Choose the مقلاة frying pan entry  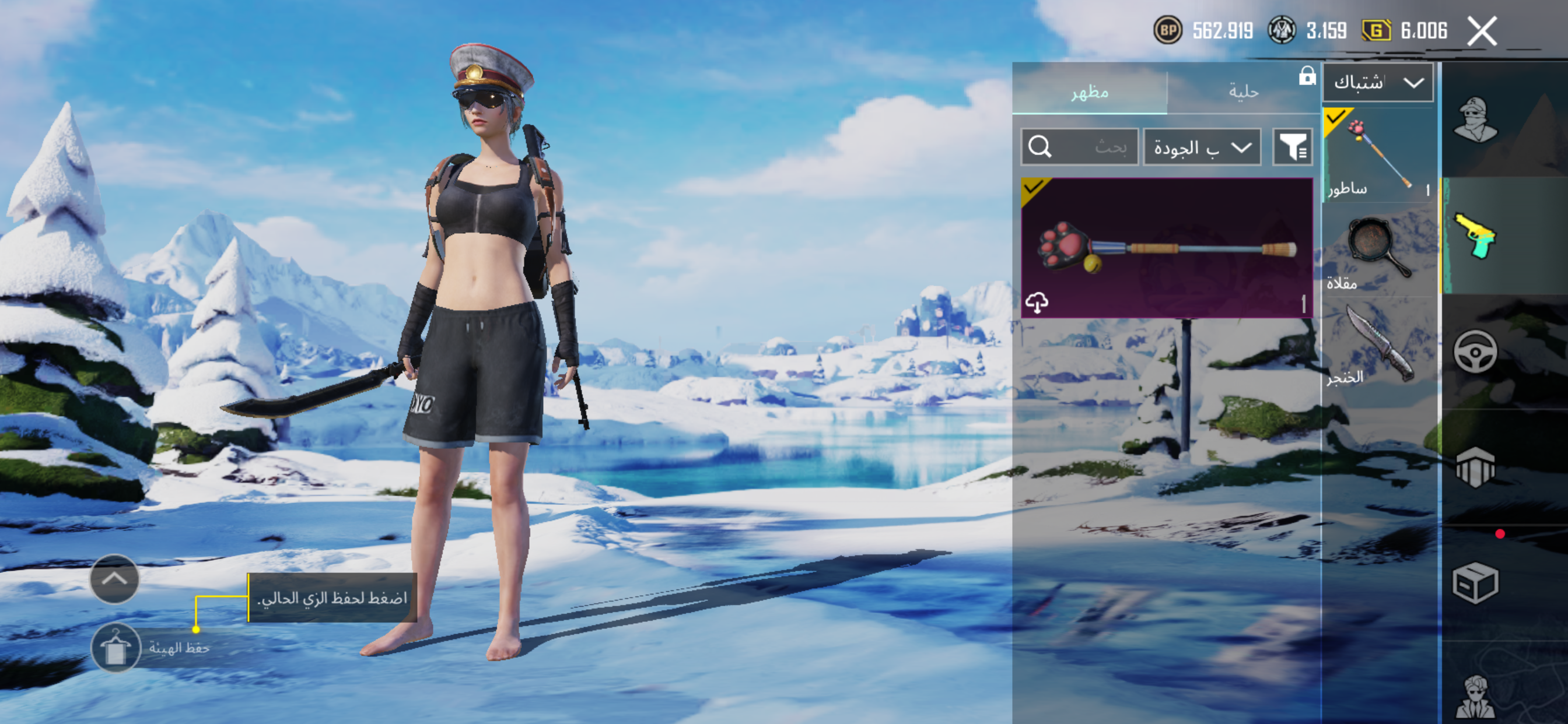click(1378, 251)
